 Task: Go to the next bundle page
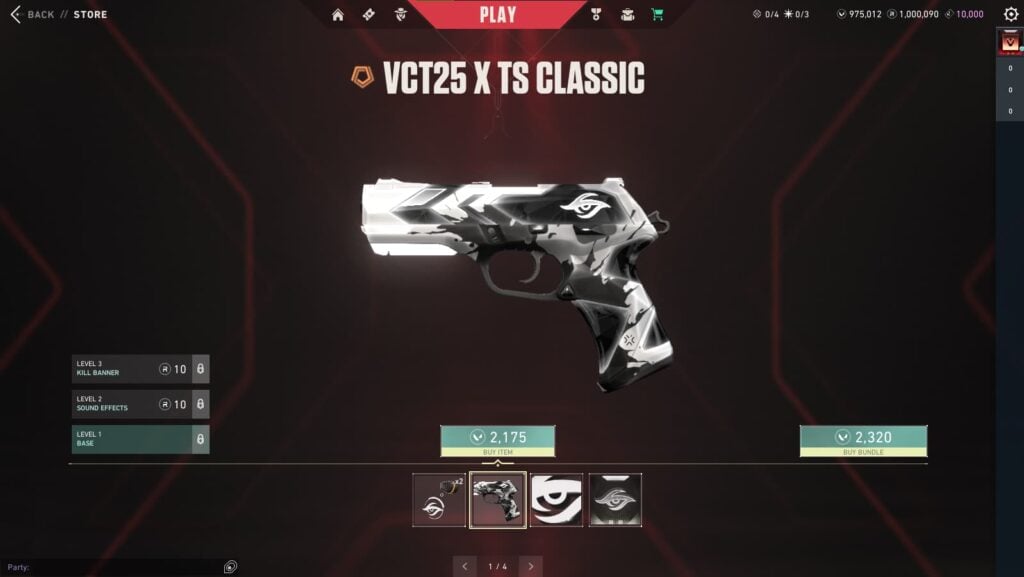click(531, 566)
